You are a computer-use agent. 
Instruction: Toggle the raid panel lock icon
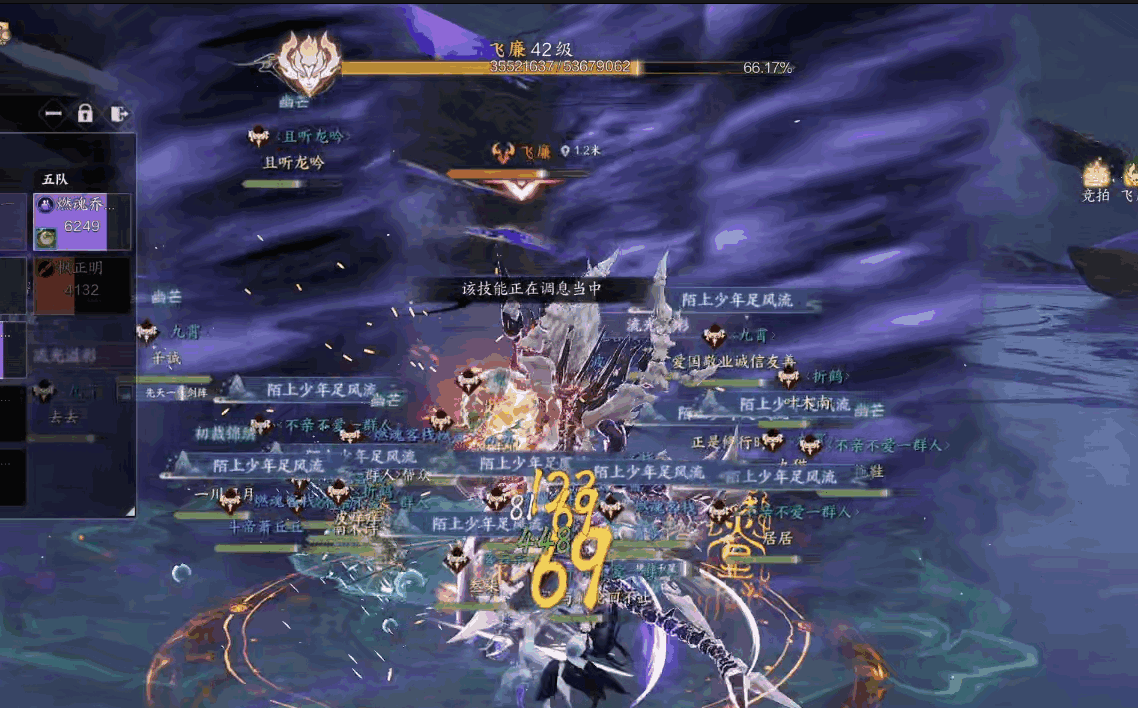(85, 114)
